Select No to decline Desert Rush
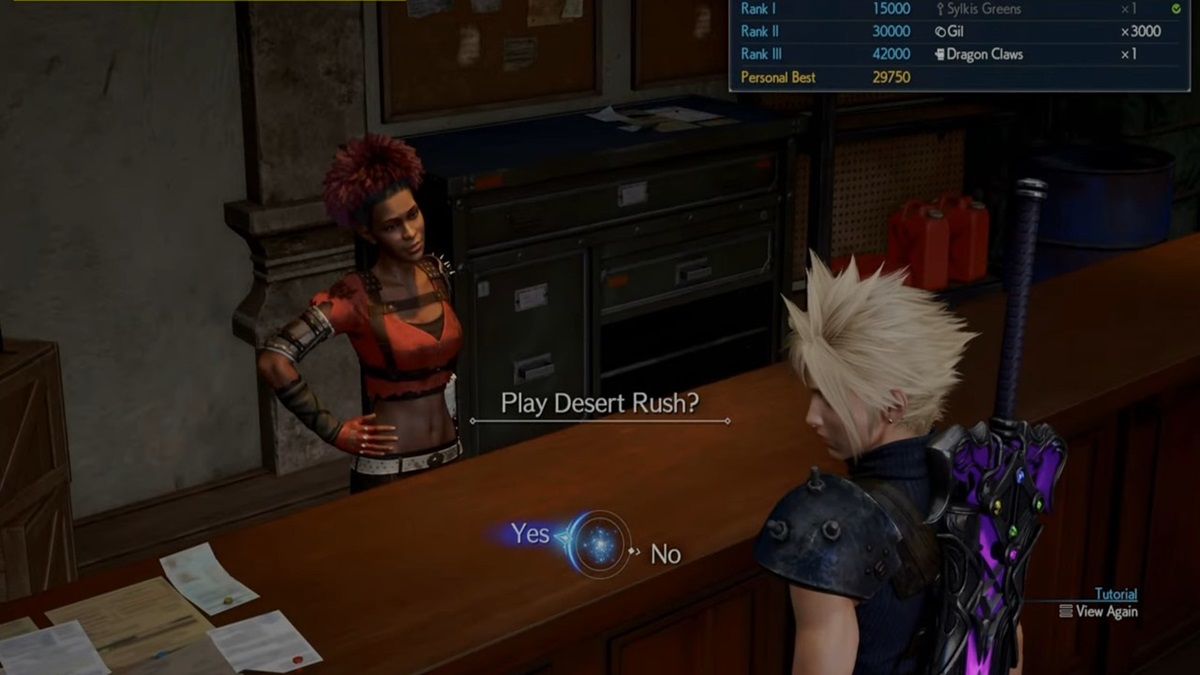The height and width of the screenshot is (675, 1200). click(665, 553)
